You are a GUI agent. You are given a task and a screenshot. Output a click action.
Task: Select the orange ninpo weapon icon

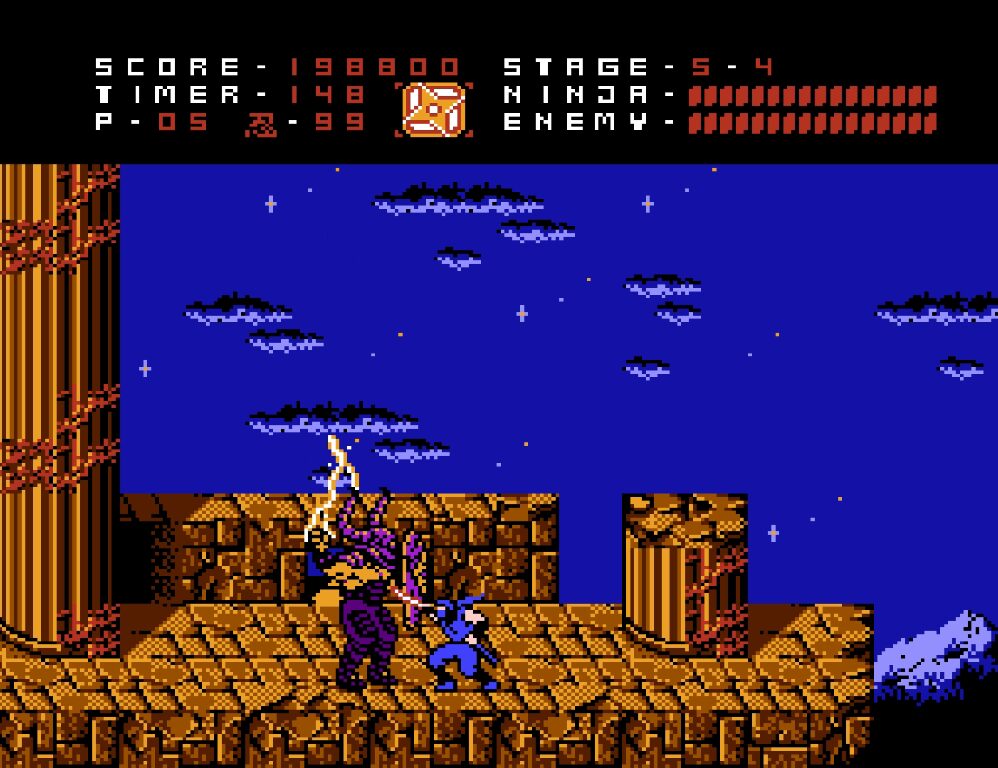433,109
